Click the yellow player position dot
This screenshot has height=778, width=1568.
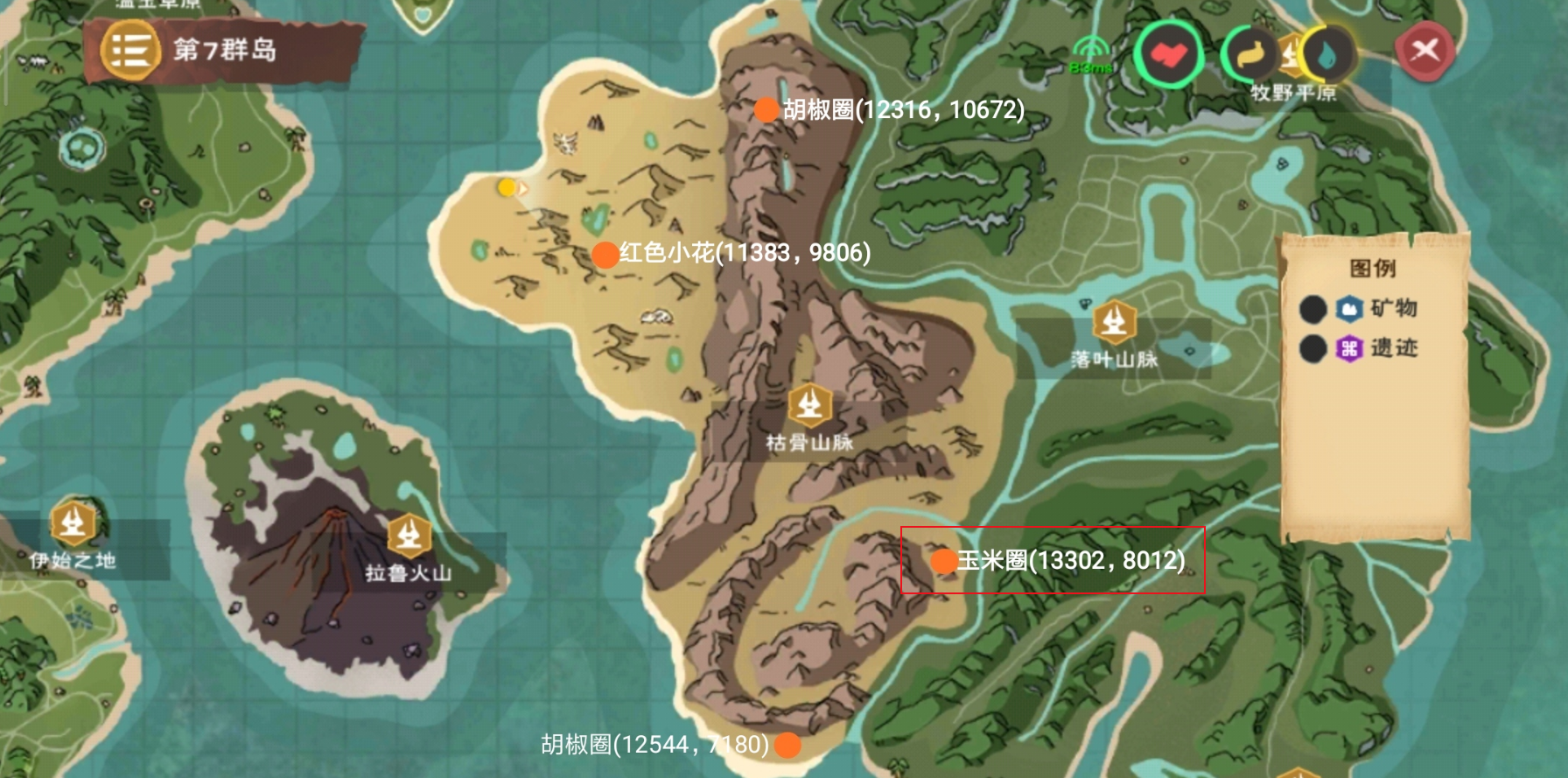[x=505, y=186]
